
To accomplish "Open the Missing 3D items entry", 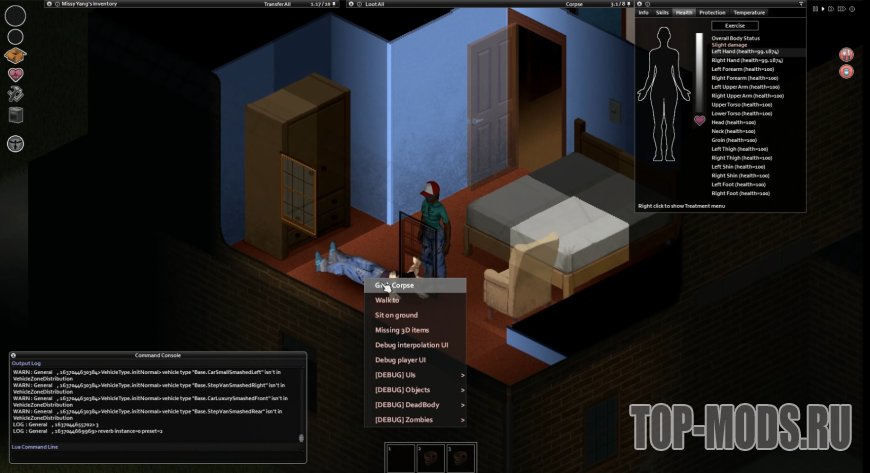I will point(402,330).
